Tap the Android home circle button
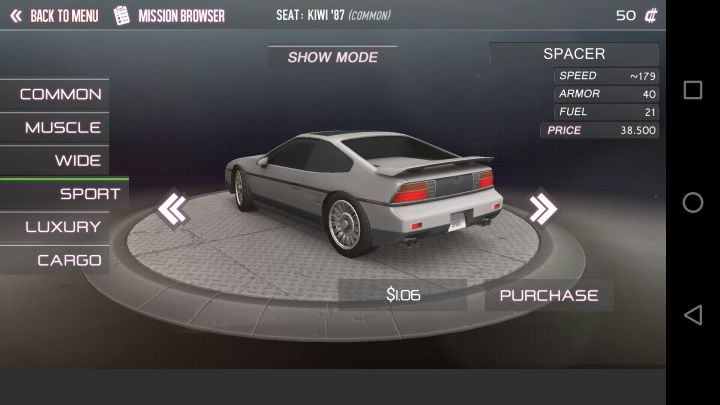The image size is (720, 405). coord(692,202)
